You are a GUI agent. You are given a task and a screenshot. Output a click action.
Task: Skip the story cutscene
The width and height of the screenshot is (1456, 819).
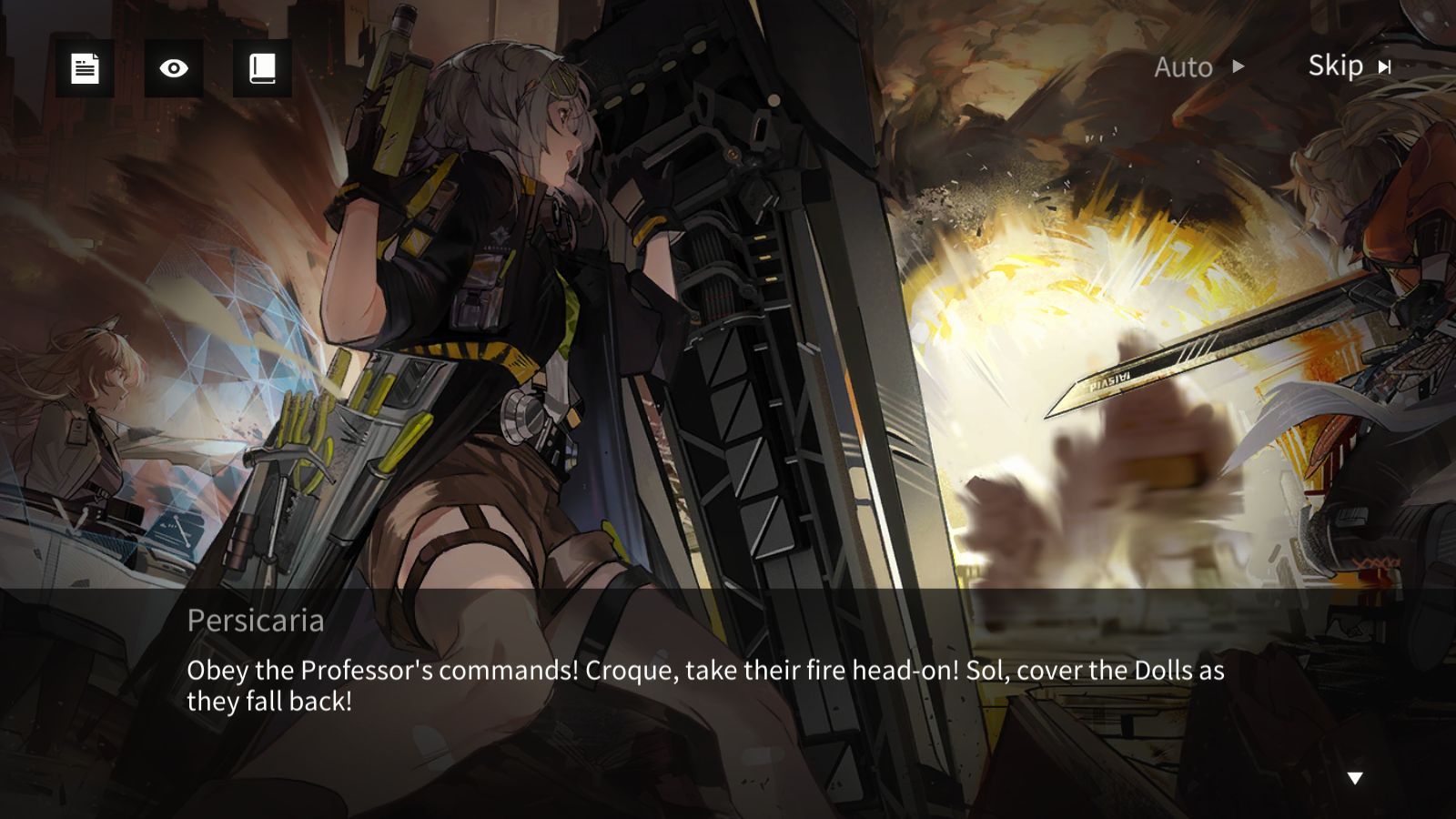coord(1350,66)
